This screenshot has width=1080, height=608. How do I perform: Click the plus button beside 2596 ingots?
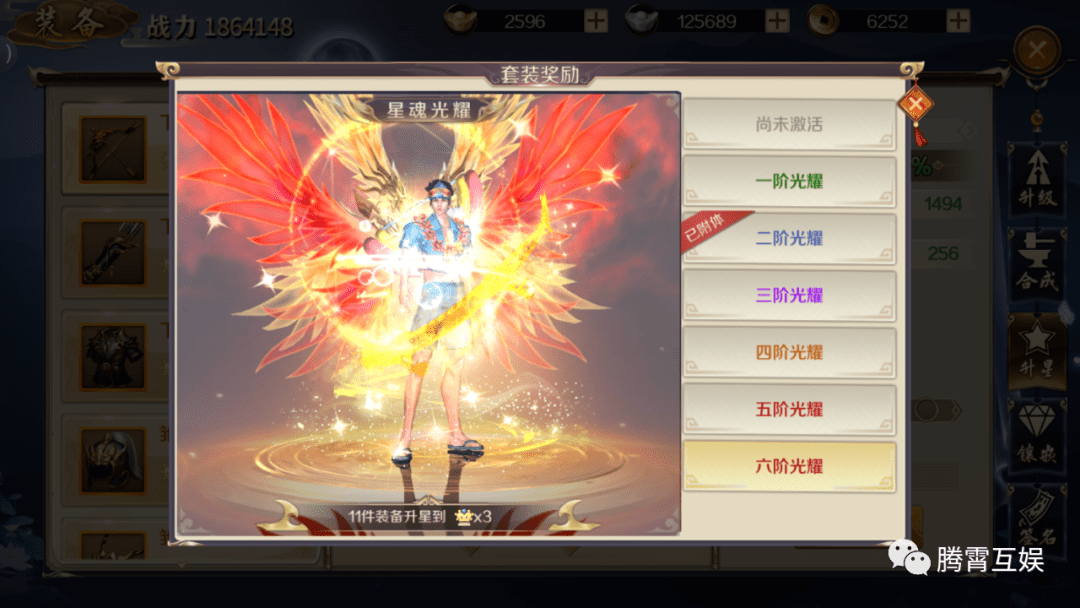point(595,21)
